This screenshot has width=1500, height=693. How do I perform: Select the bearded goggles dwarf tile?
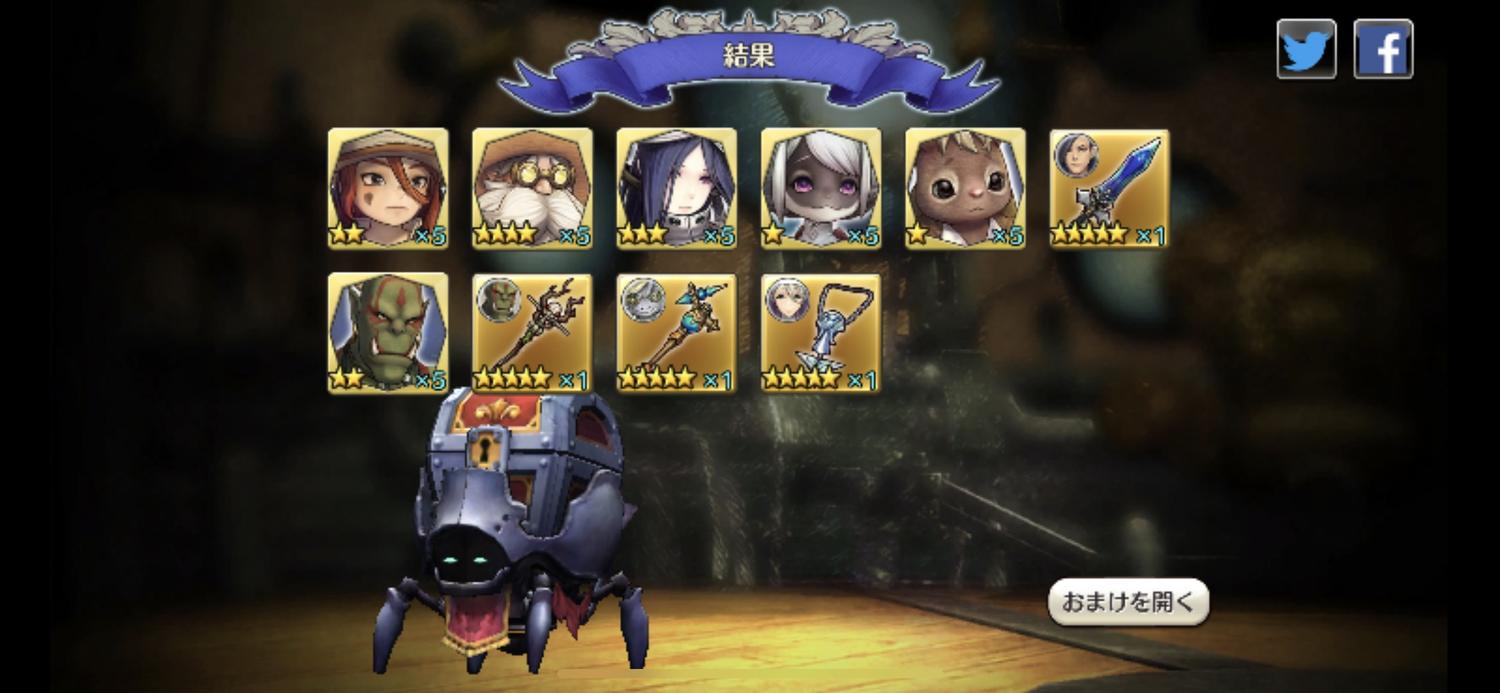pyautogui.click(x=532, y=188)
